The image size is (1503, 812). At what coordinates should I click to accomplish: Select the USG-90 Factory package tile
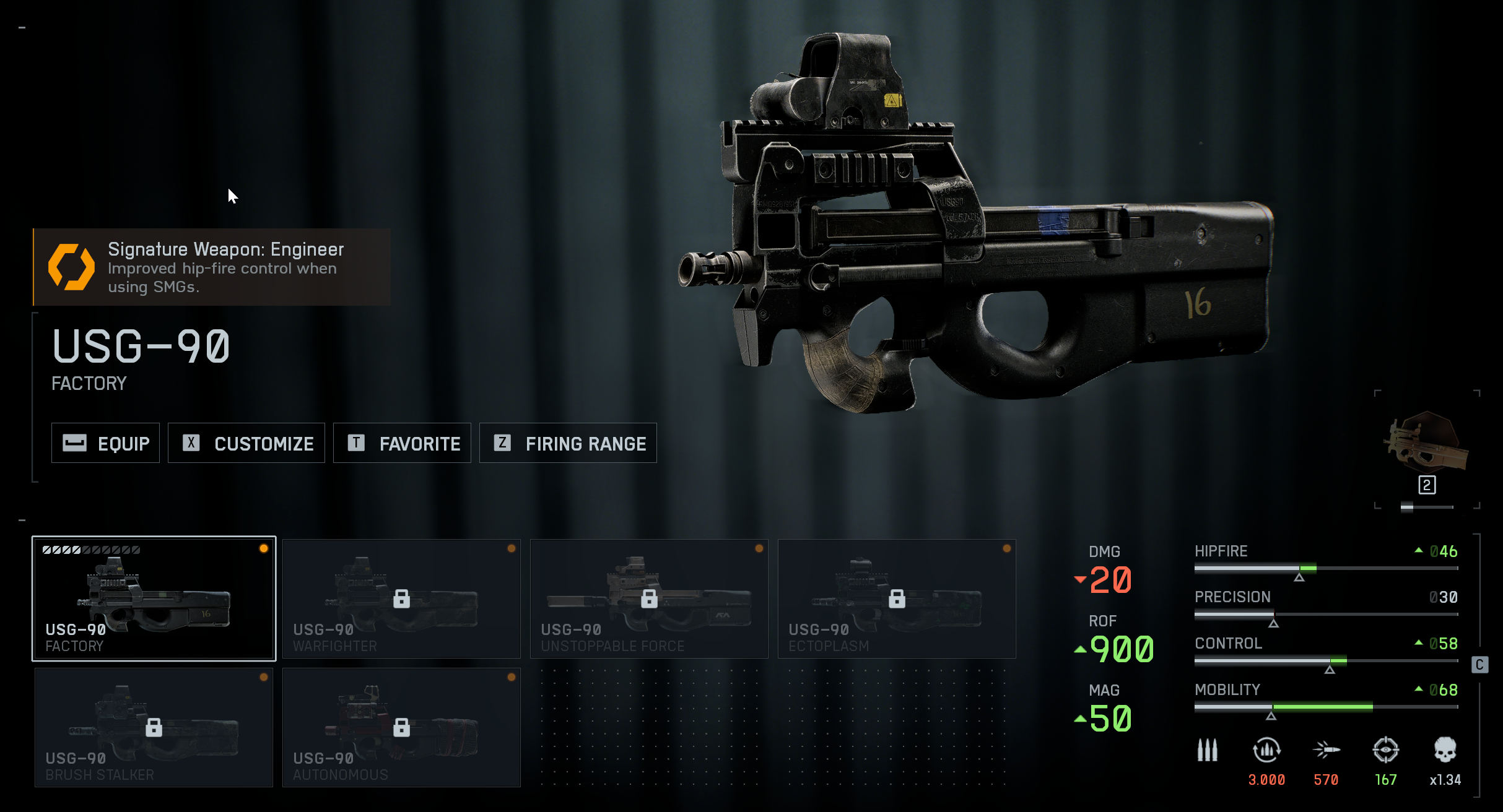click(154, 598)
